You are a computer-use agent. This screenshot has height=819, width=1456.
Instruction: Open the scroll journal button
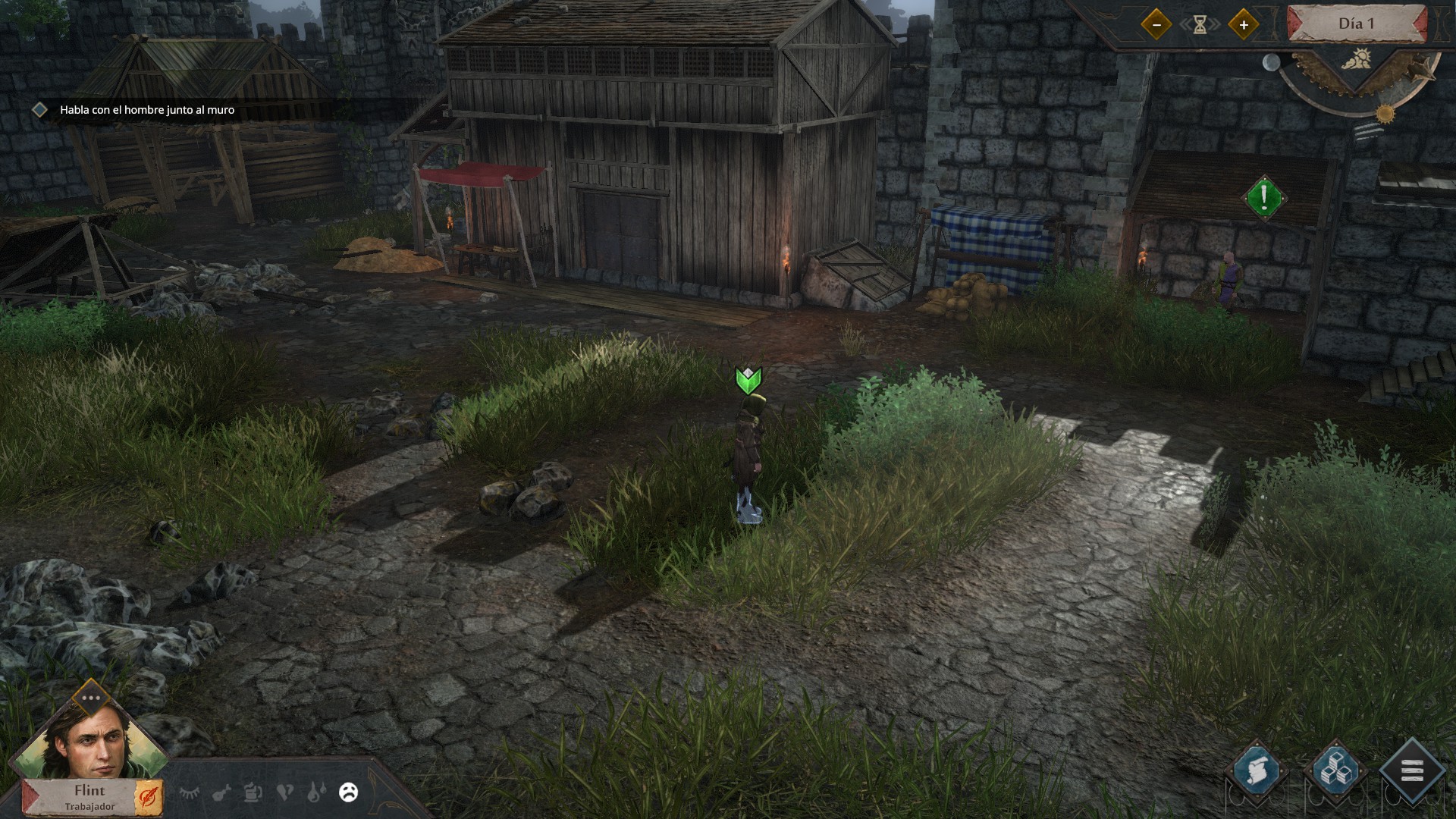pos(1257,771)
